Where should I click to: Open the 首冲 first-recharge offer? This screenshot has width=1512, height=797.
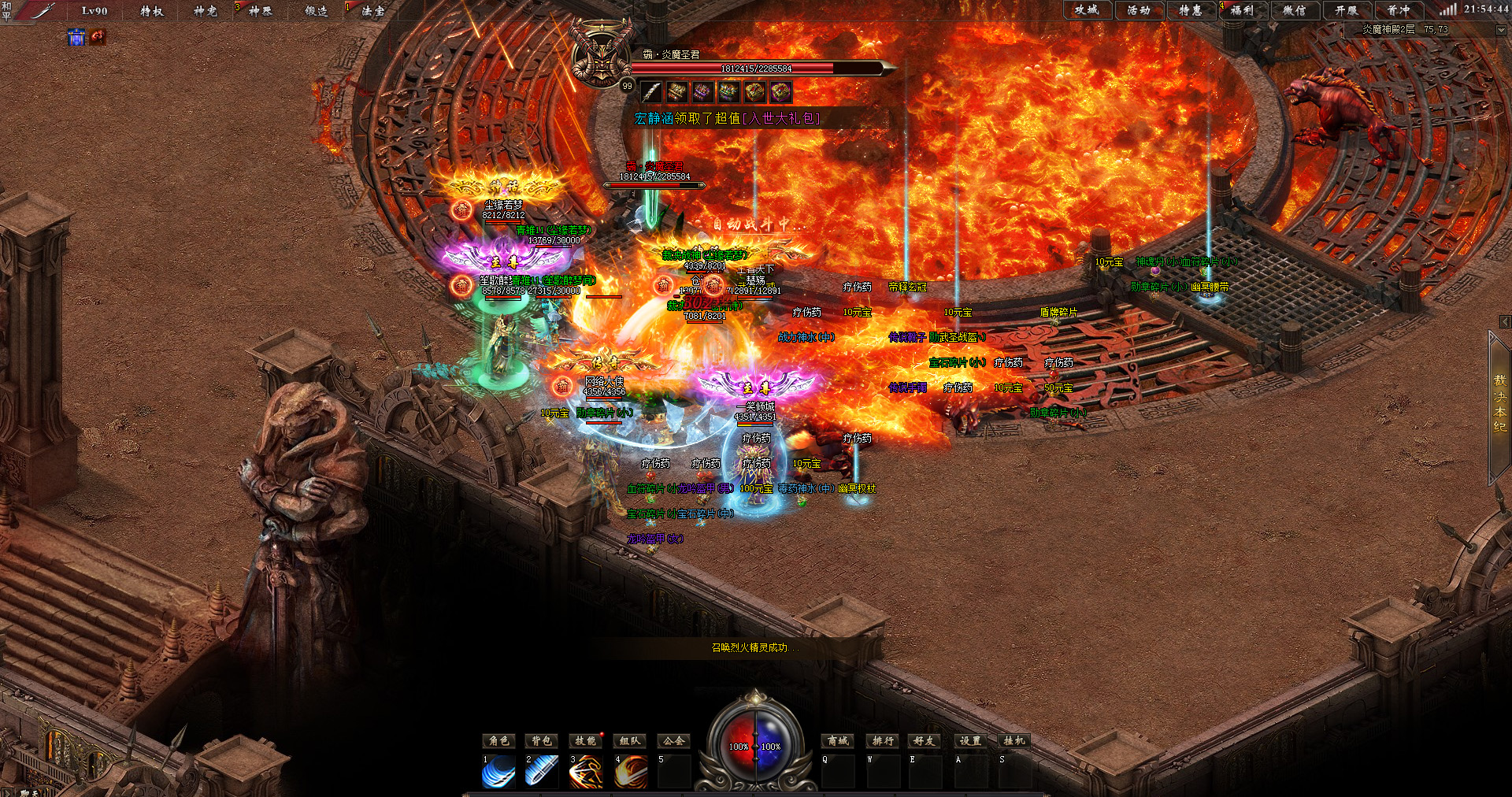(1399, 10)
